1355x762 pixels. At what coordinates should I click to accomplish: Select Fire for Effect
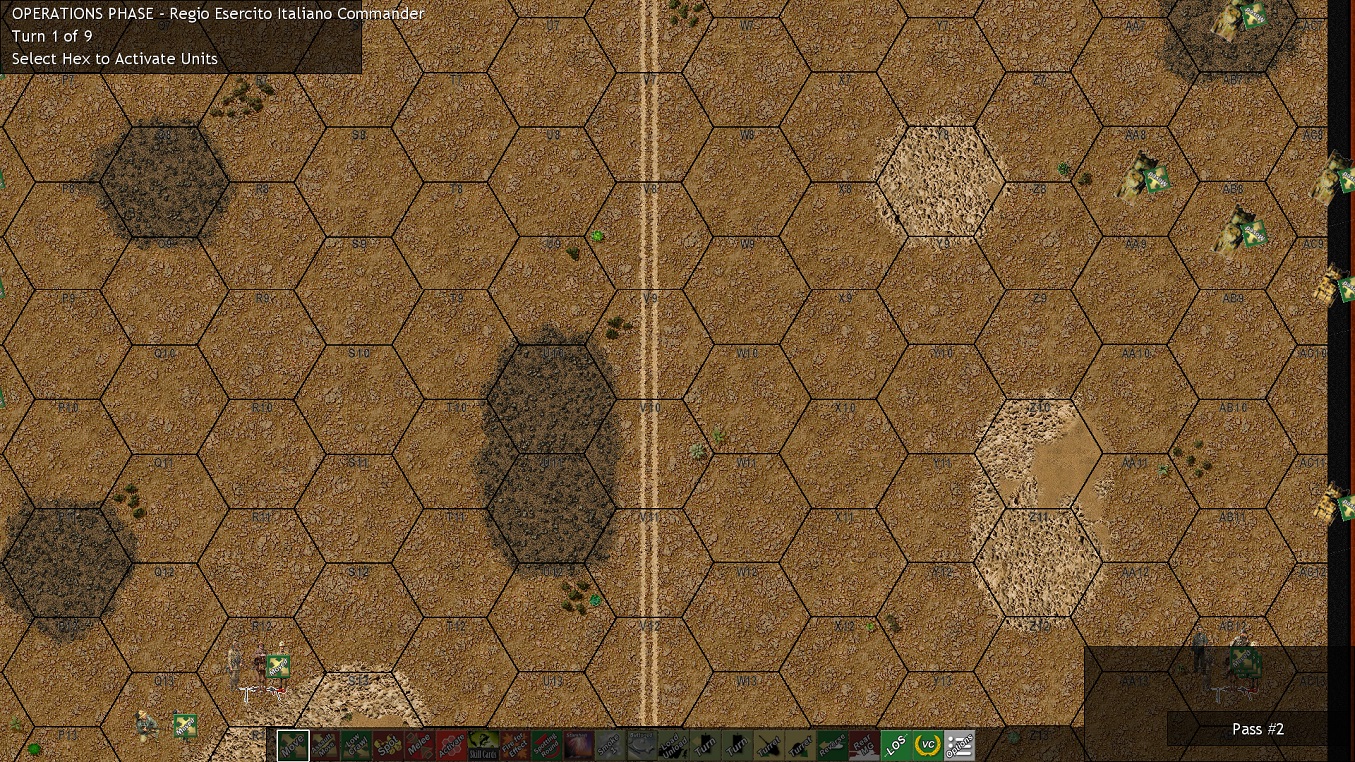(516, 745)
